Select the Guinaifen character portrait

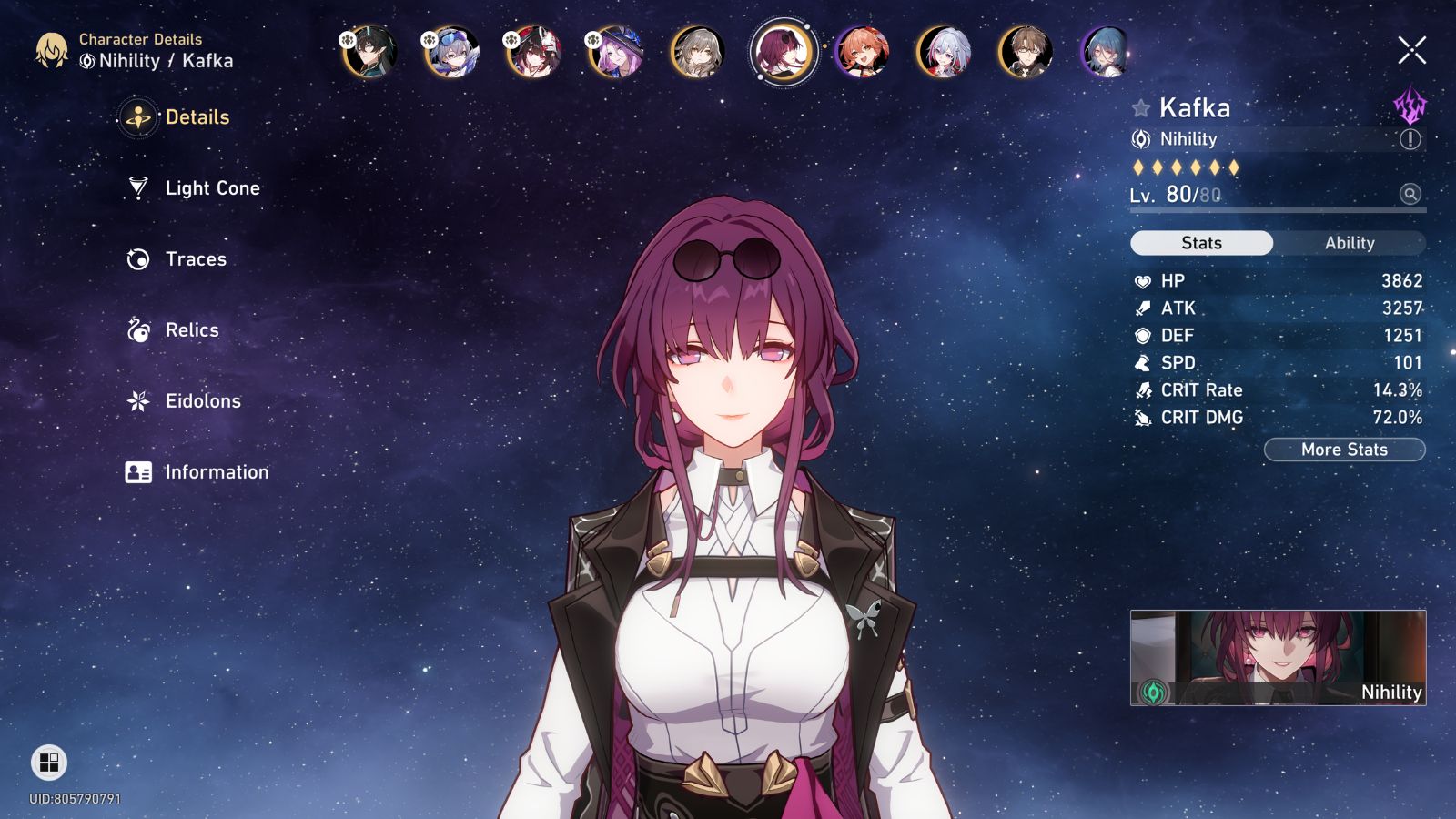(861, 52)
